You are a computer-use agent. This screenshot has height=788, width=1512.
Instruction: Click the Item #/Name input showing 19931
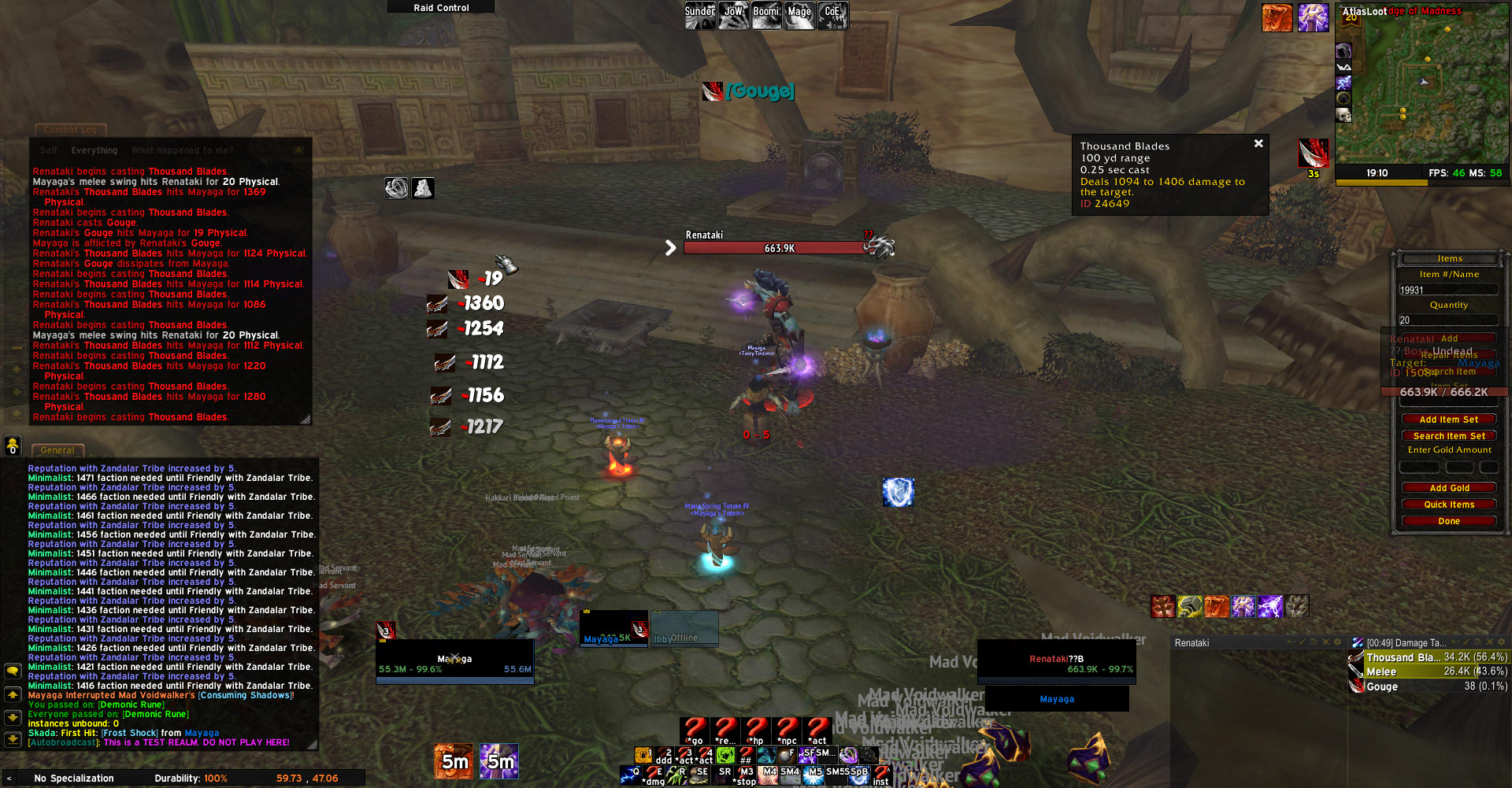(1449, 290)
